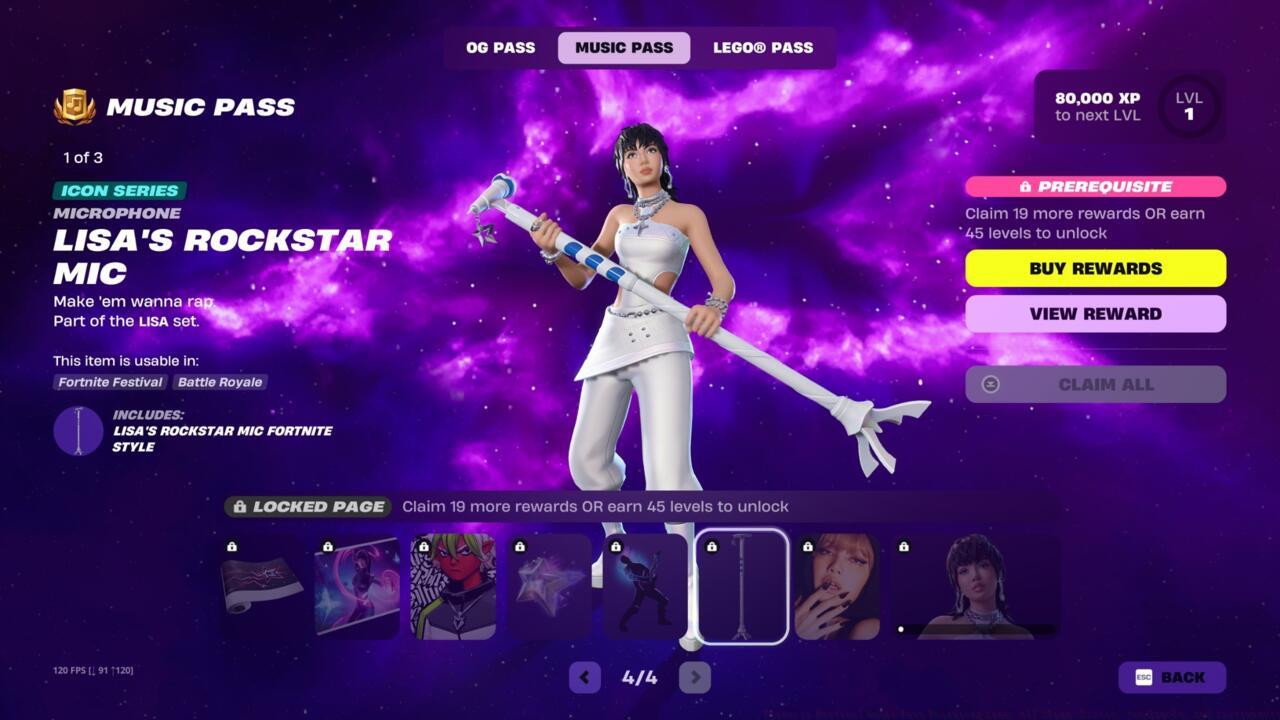Select the locked star reward thumbnail
Image resolution: width=1280 pixels, height=720 pixels.
point(548,586)
